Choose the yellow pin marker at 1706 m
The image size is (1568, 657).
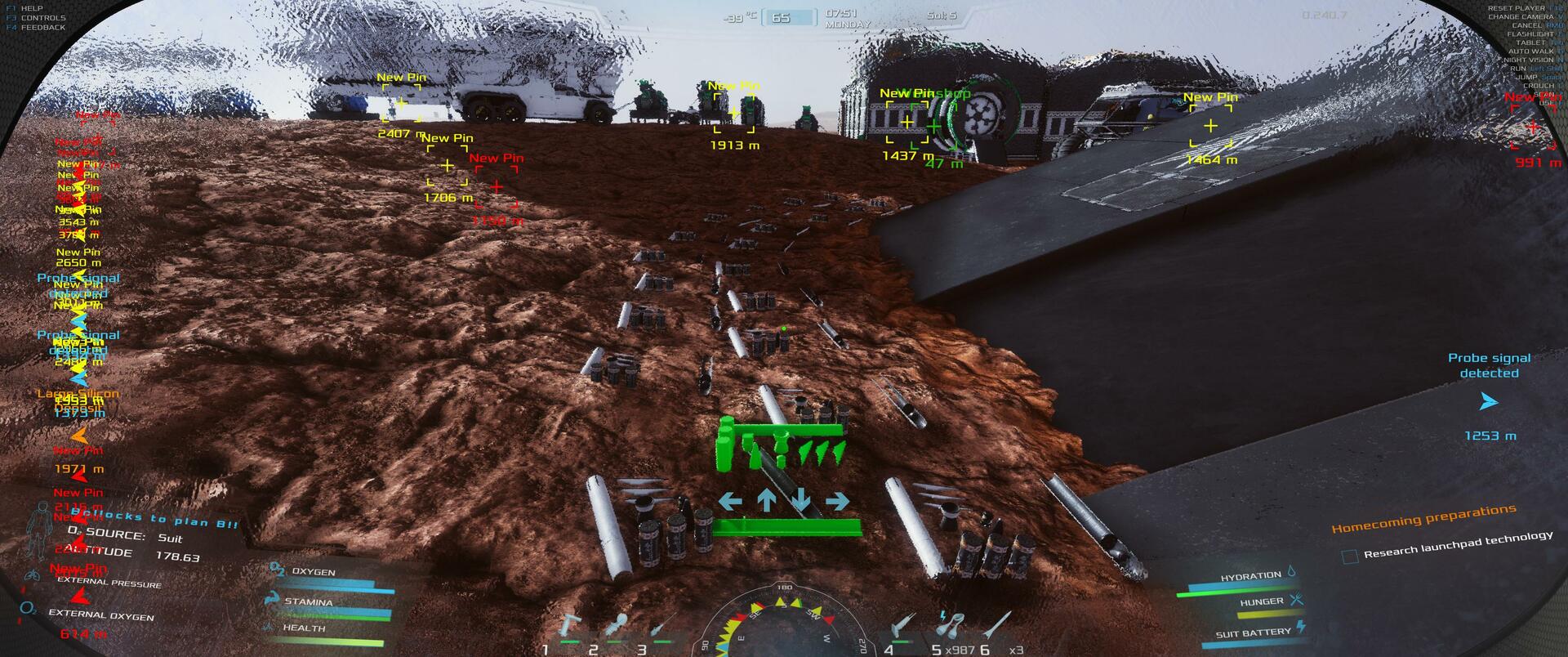point(447,166)
